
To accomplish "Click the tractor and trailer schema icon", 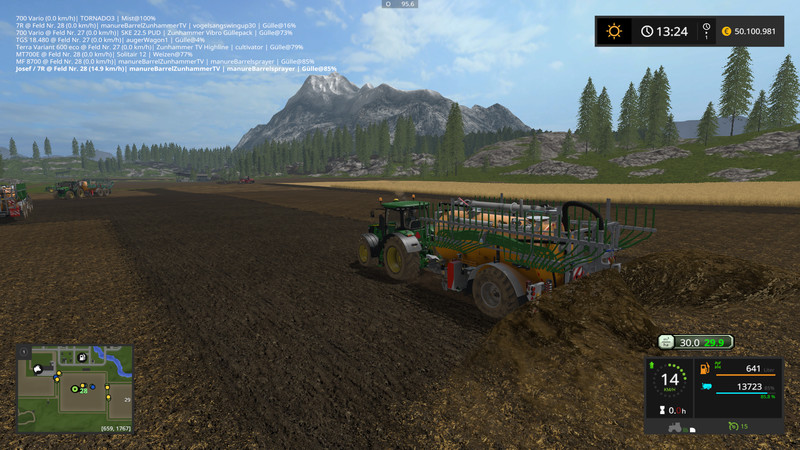I will click(x=675, y=427).
